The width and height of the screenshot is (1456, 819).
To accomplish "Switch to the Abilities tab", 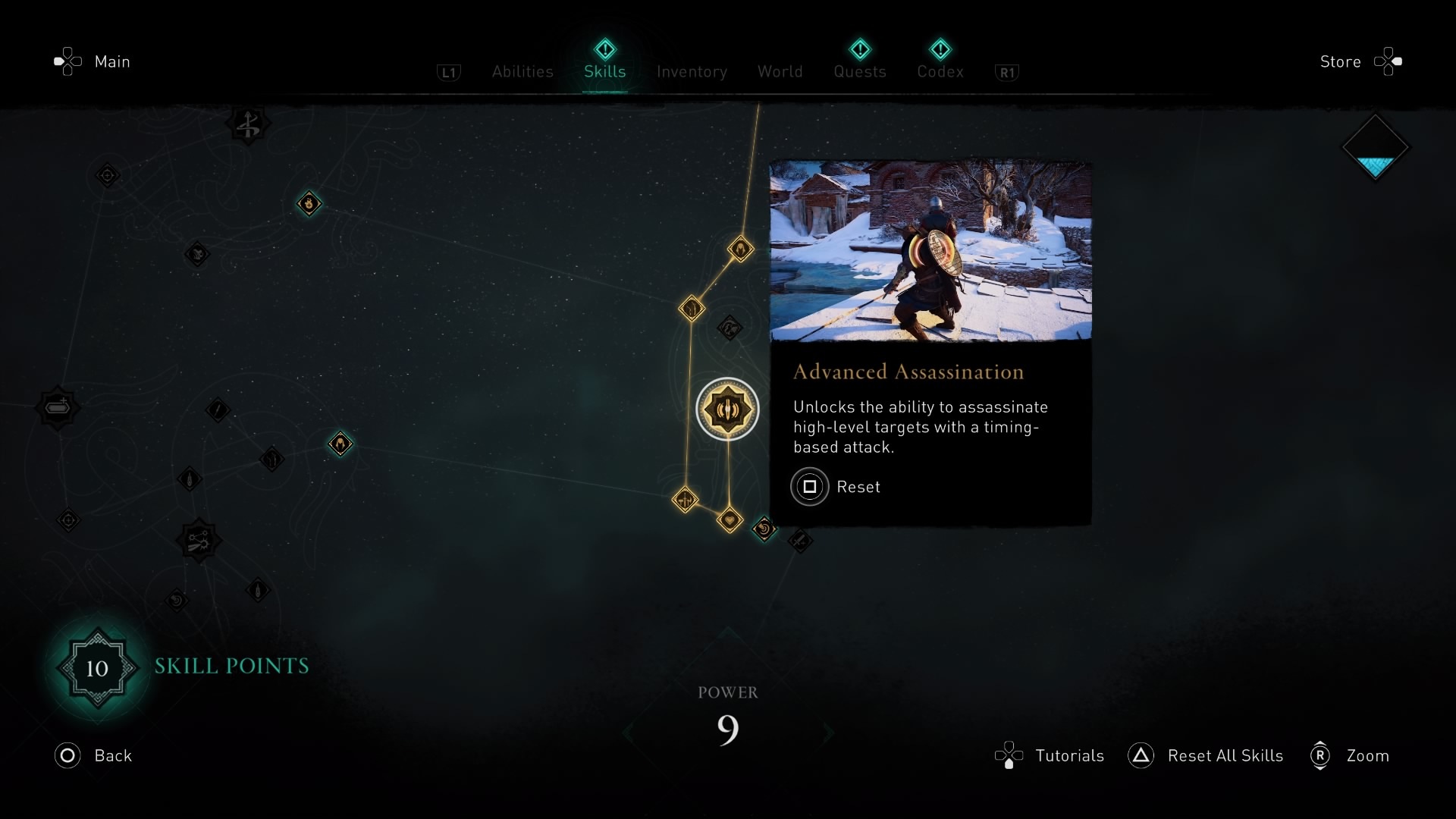I will 522,72.
